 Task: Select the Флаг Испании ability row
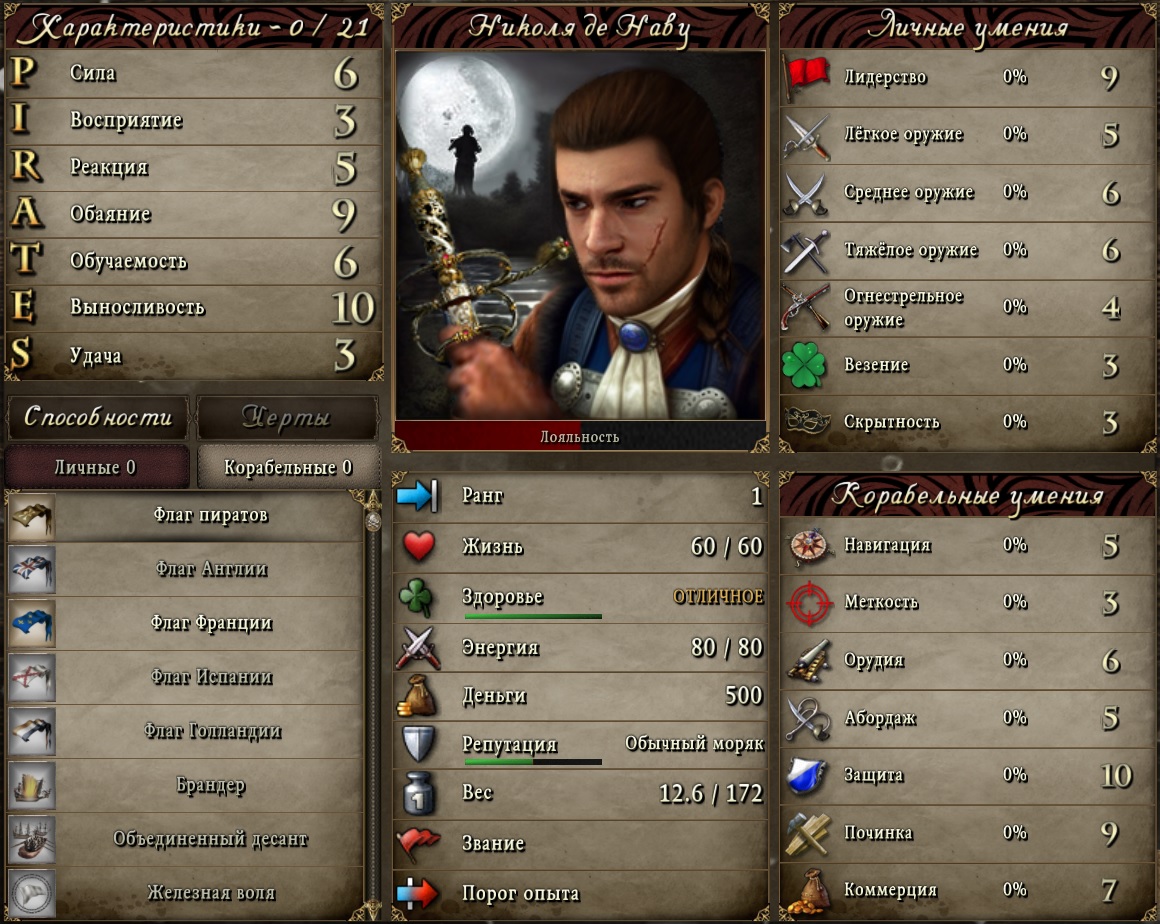(x=185, y=678)
